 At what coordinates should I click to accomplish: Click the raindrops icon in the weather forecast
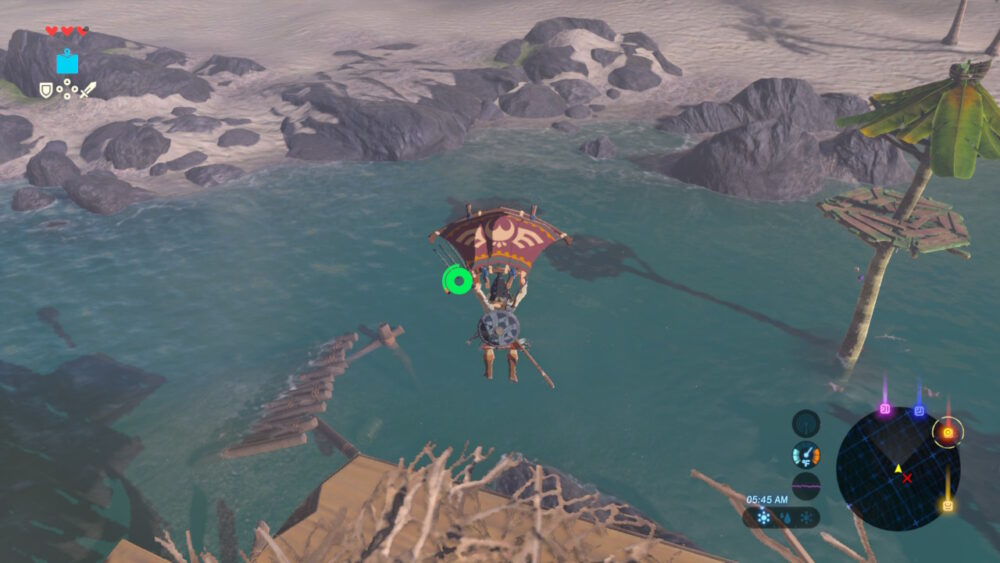[783, 518]
